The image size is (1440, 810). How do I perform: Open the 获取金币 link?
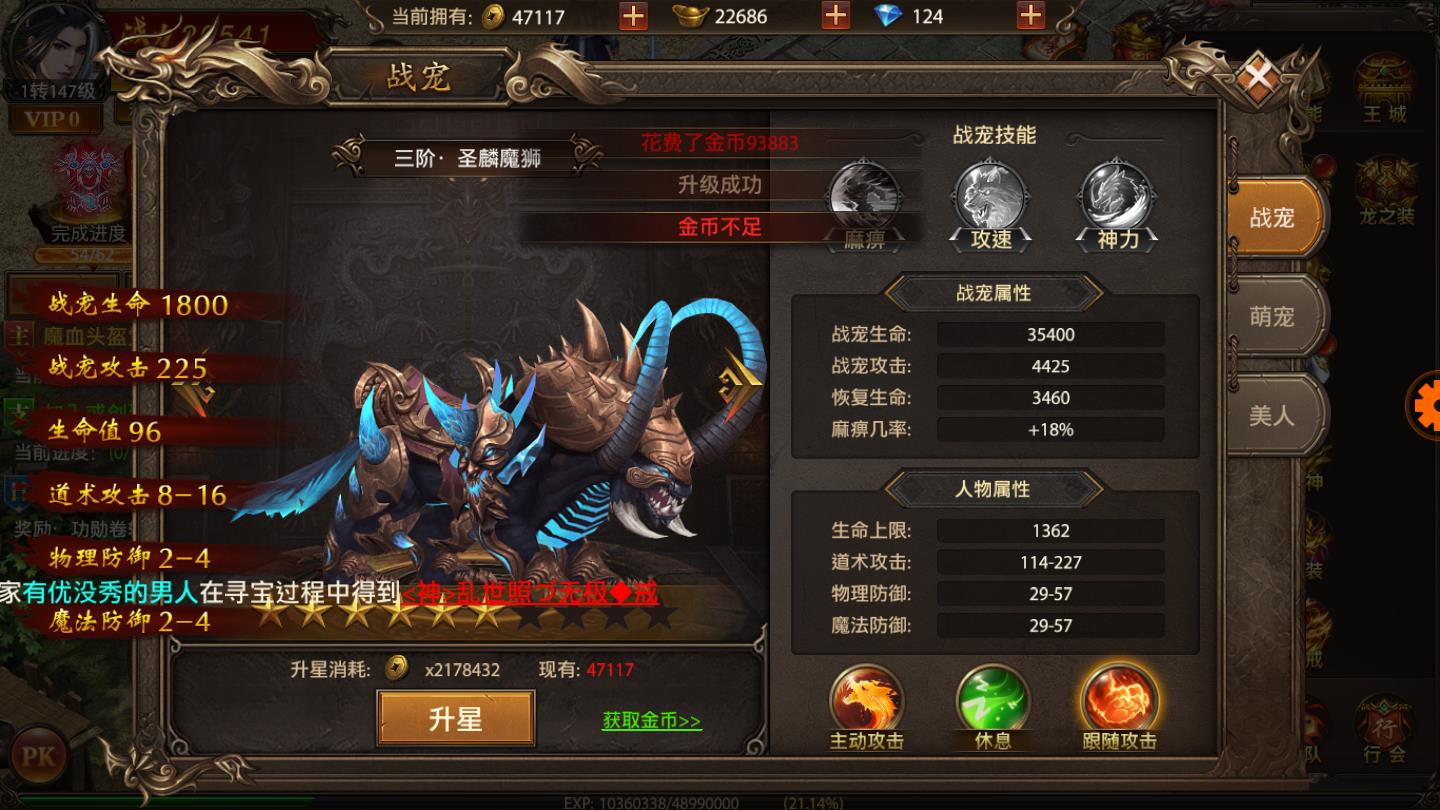[649, 723]
